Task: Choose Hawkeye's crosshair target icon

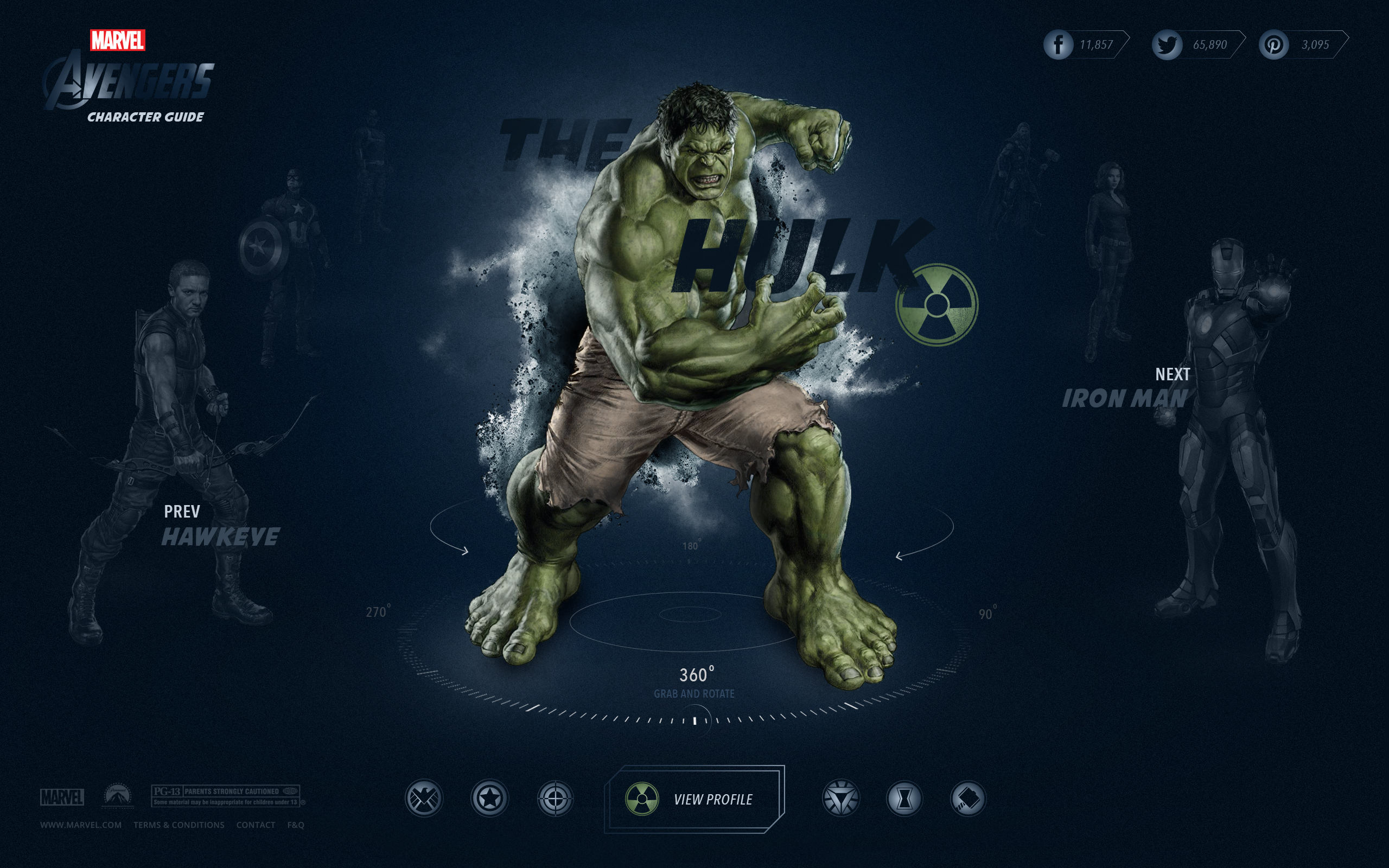Action: tap(555, 799)
